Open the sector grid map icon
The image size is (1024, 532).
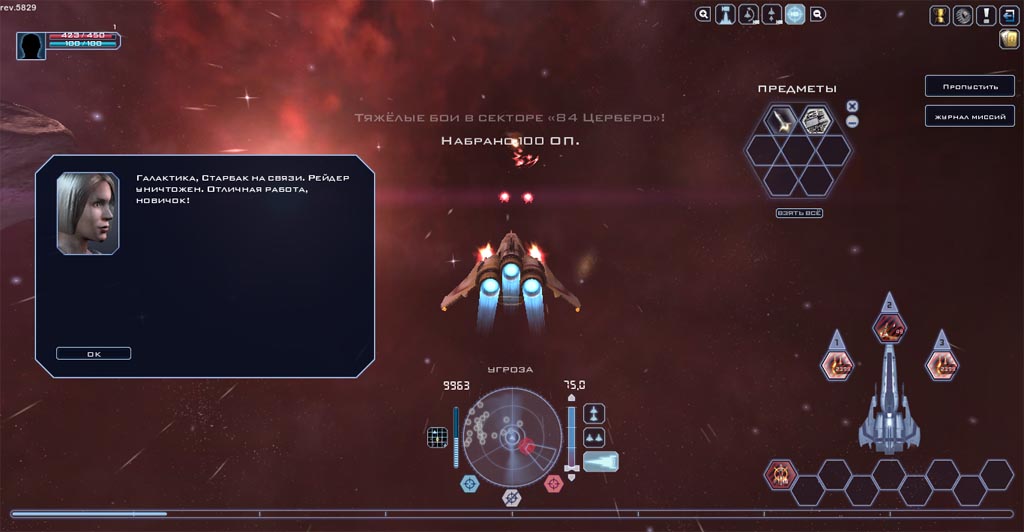click(436, 437)
